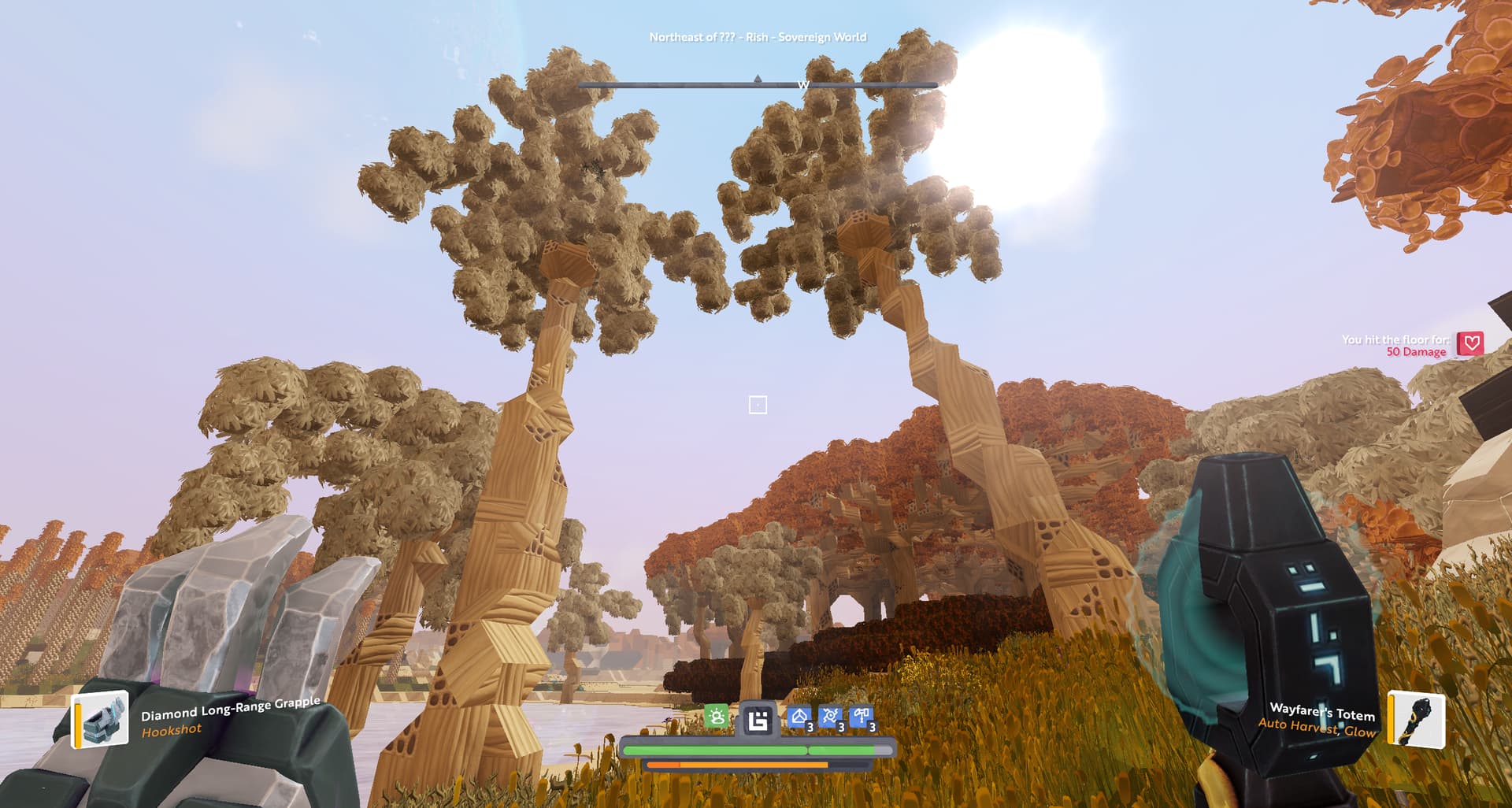Select the Diamond Long-Range Grapple slot
Screen dimensions: 1512x808
(x=102, y=719)
